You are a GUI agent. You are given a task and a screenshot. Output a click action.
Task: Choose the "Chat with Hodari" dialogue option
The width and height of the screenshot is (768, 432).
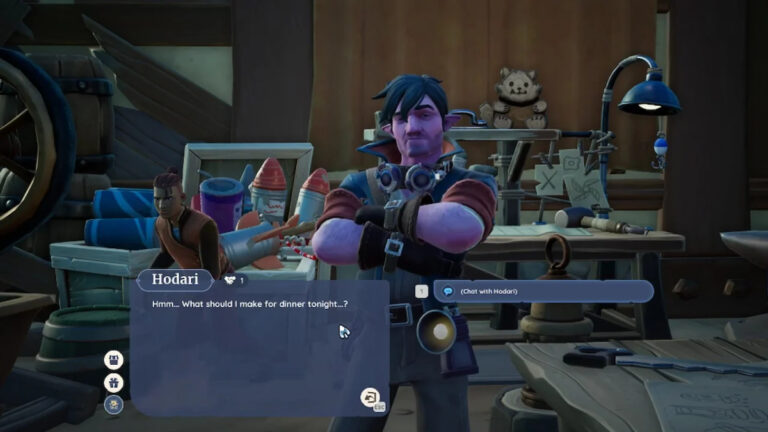coord(543,291)
